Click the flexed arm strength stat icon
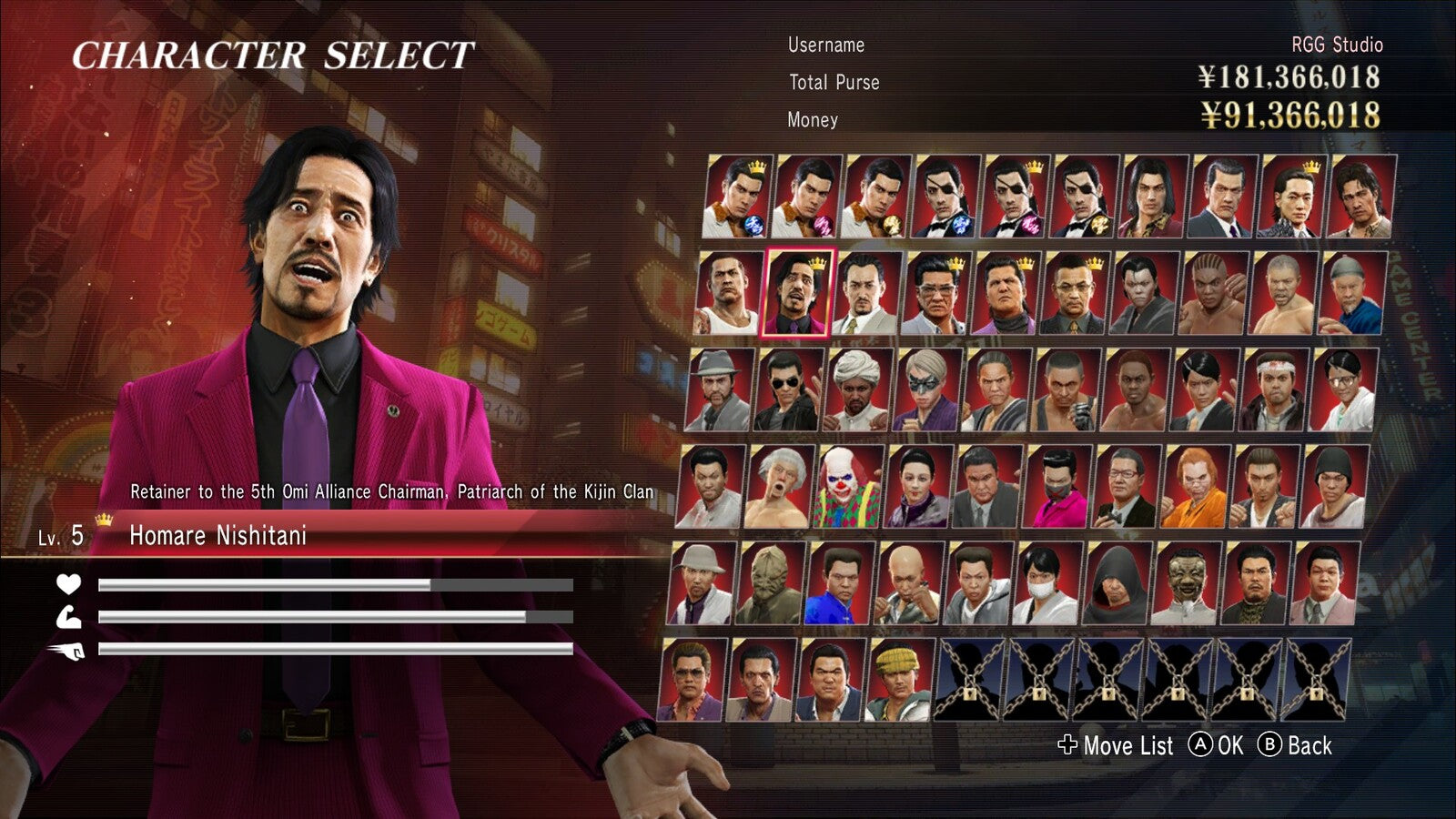The height and width of the screenshot is (819, 1456). point(68,619)
